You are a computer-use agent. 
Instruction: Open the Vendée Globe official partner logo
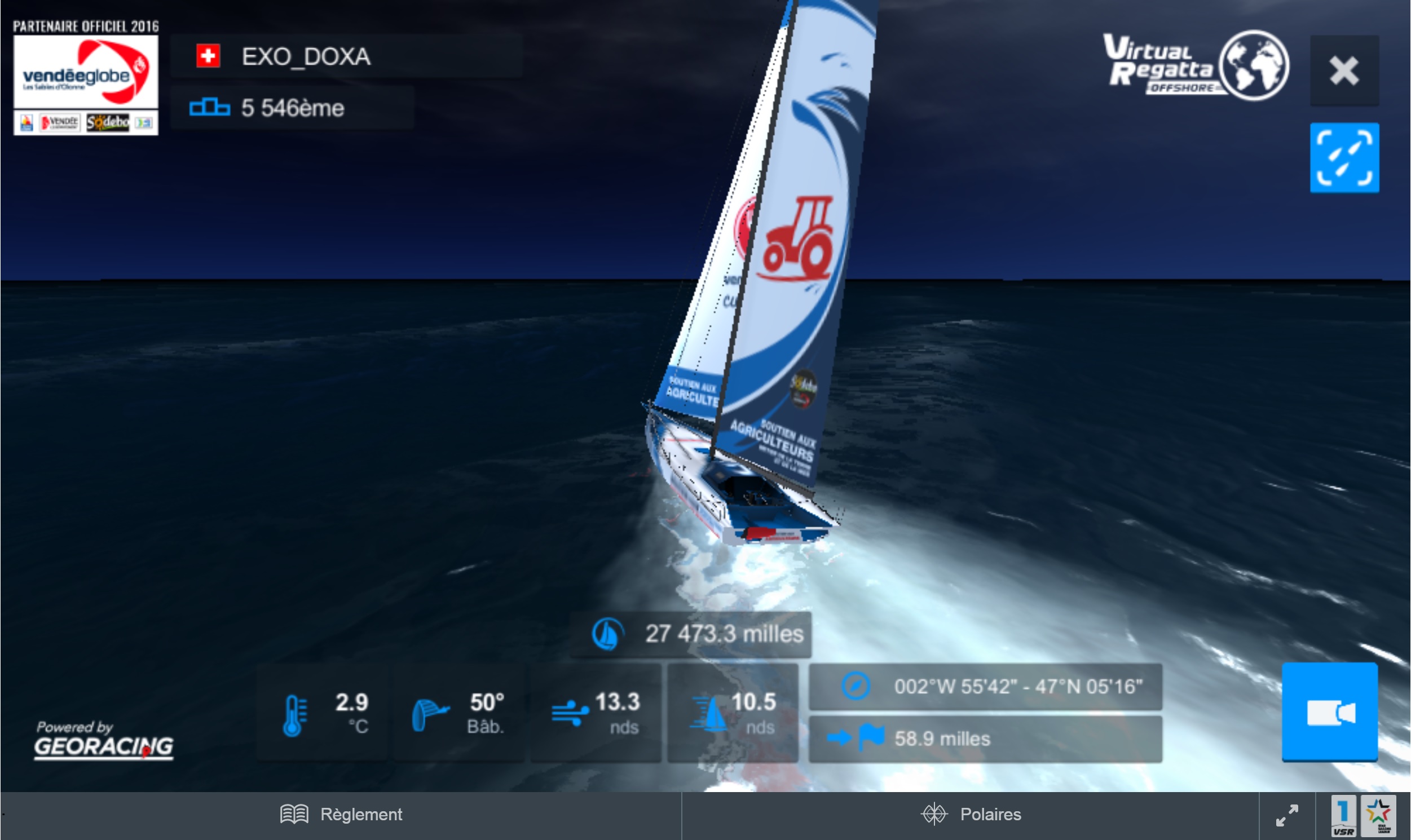coord(86,79)
